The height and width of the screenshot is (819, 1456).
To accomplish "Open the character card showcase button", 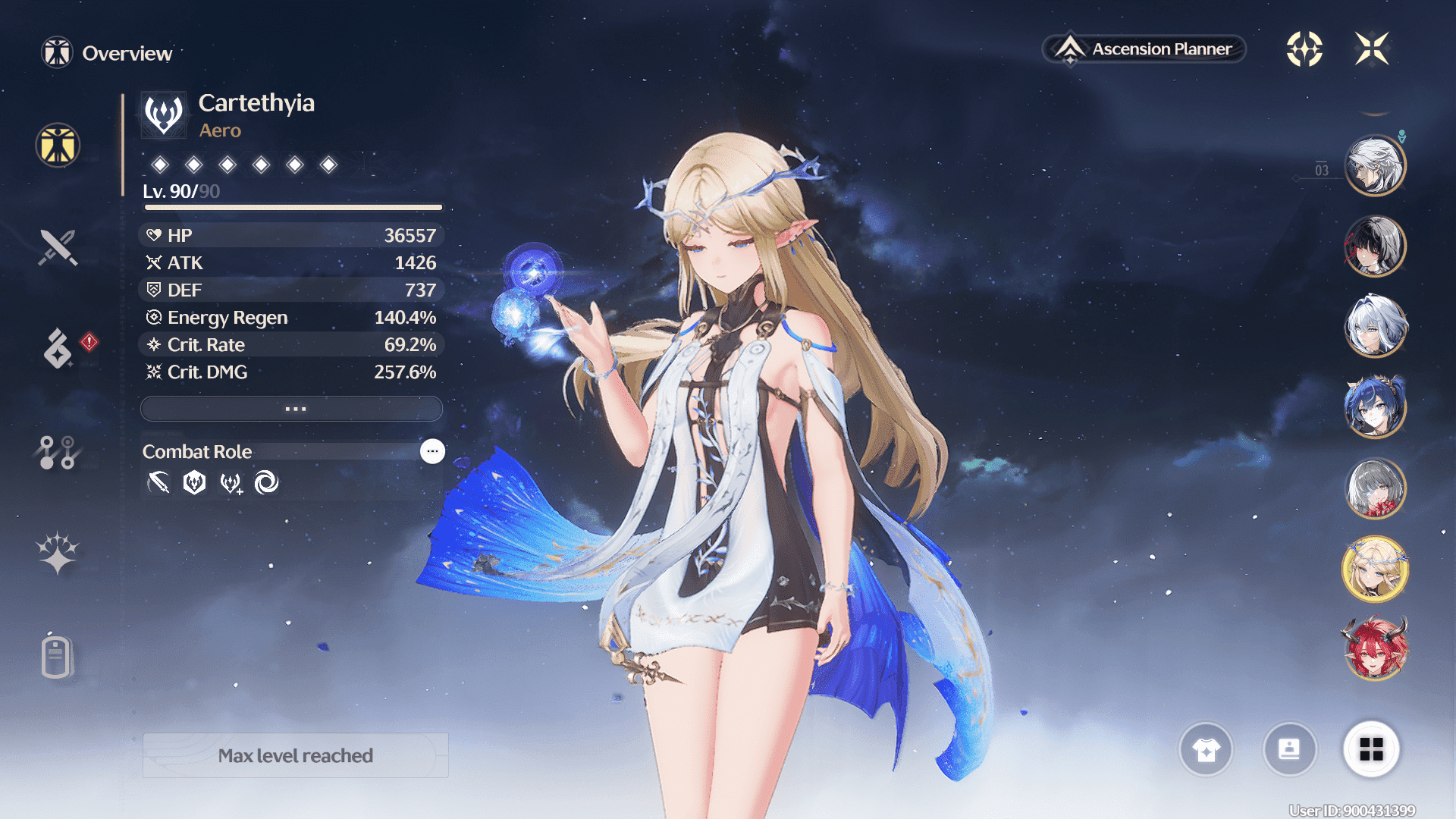I will pyautogui.click(x=1289, y=749).
